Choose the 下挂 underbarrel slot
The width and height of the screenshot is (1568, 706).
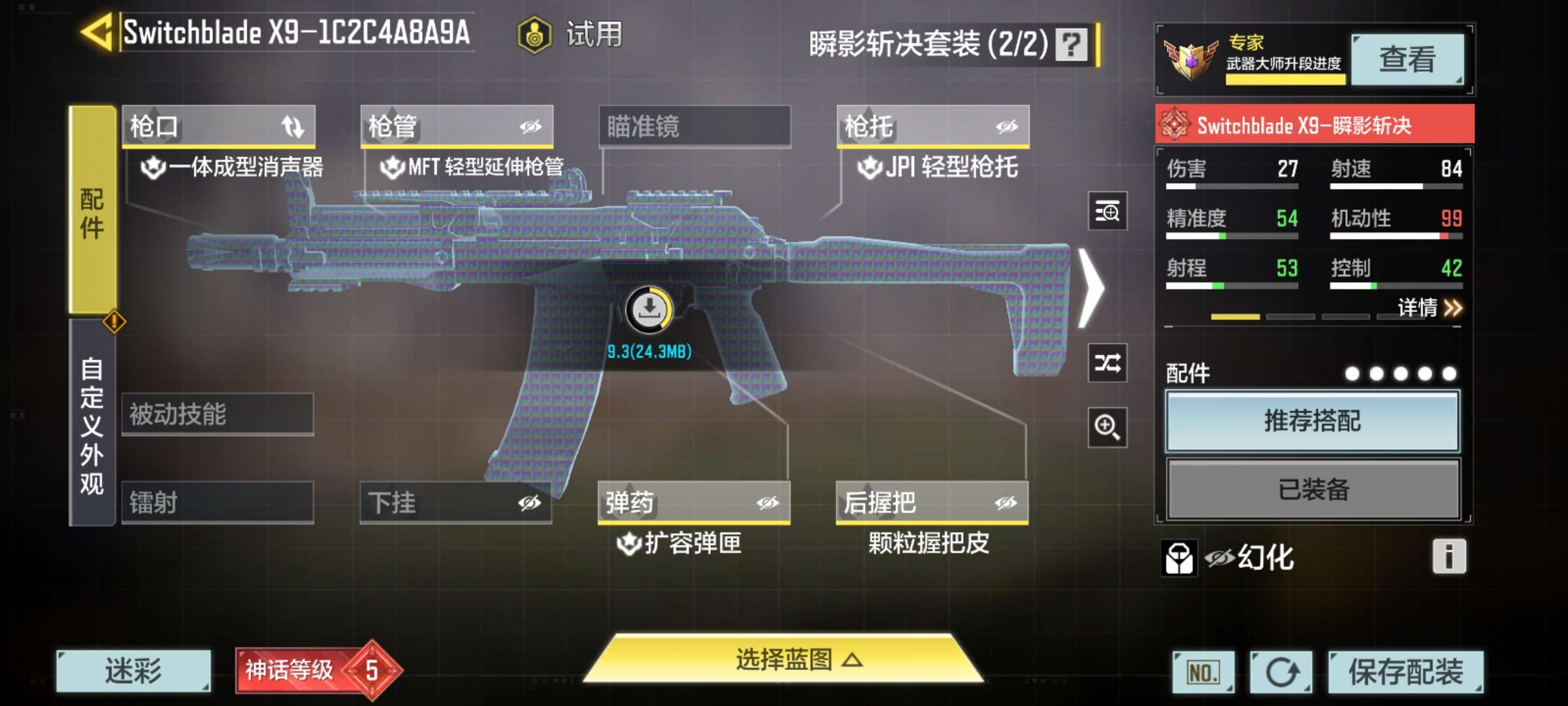(455, 503)
